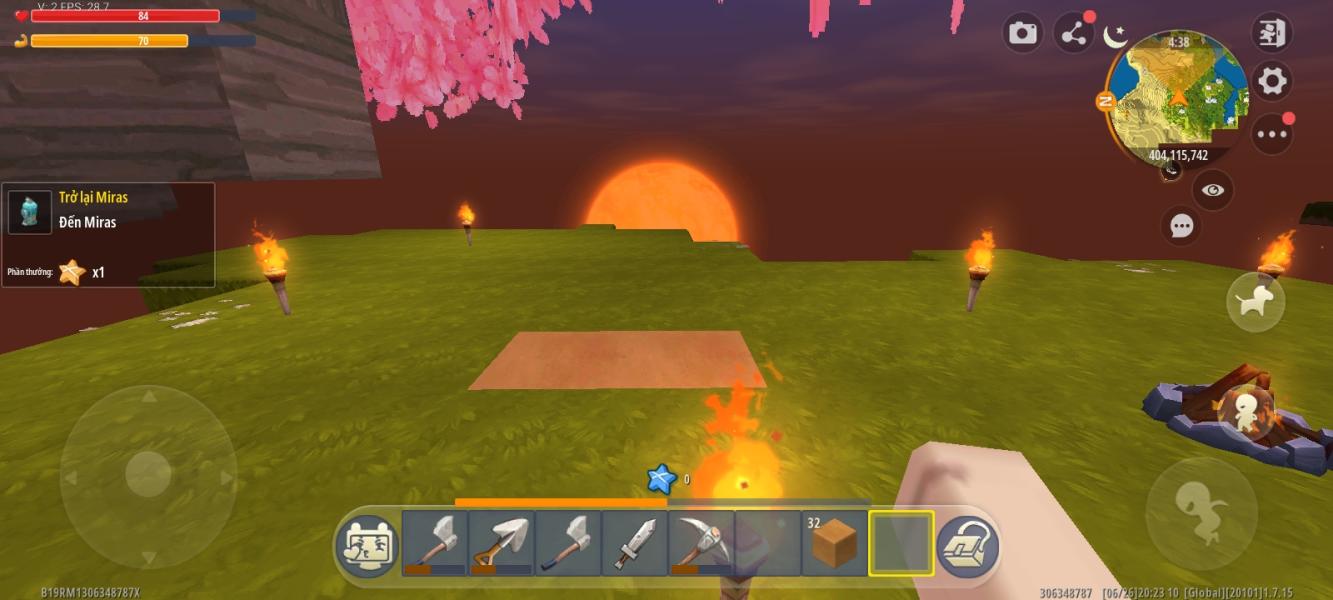Open the chat speech bubble

pyautogui.click(x=1182, y=226)
